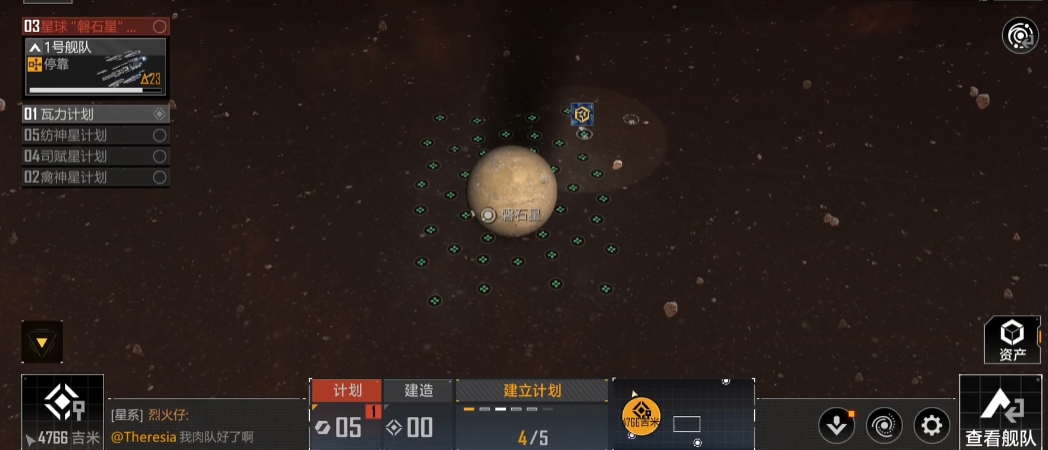The height and width of the screenshot is (450, 1048).
Task: Open the gear settings icon
Action: click(932, 425)
